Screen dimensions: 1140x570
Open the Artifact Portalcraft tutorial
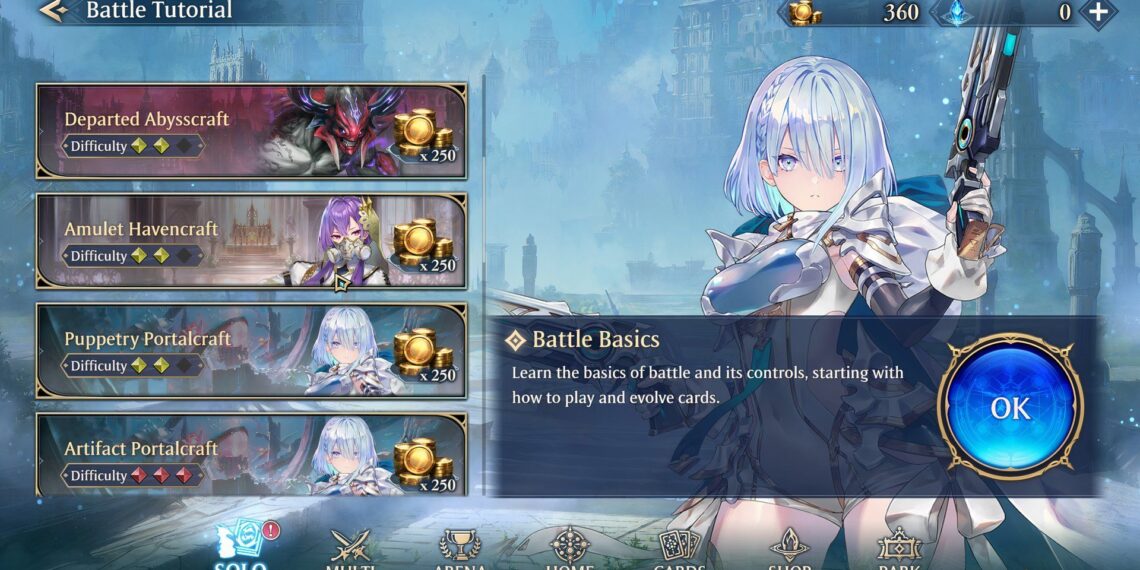tap(251, 456)
